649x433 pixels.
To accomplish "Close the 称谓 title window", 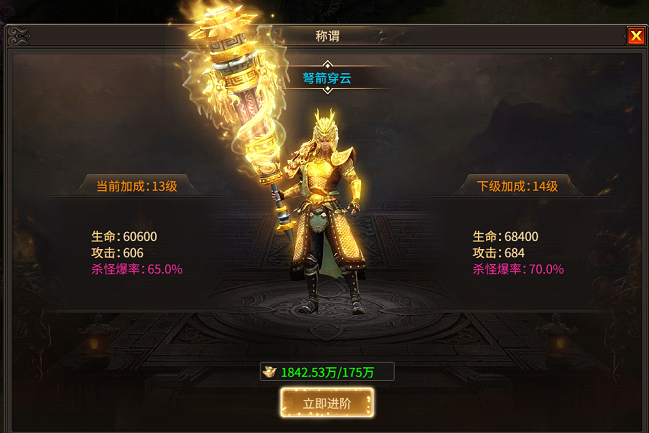I will coord(635,36).
